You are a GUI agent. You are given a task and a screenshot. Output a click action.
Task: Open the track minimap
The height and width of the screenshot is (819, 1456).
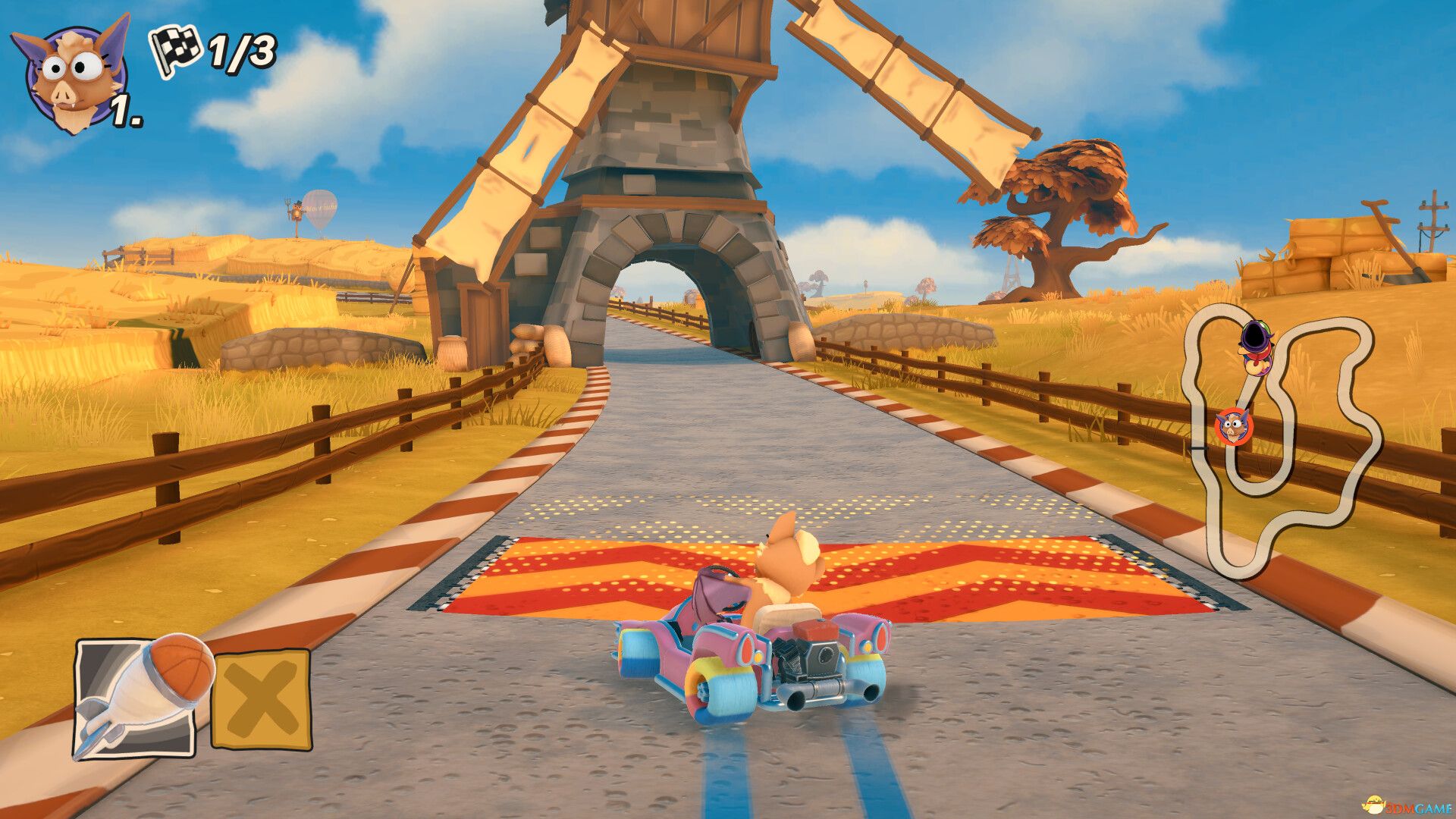[x=1282, y=440]
